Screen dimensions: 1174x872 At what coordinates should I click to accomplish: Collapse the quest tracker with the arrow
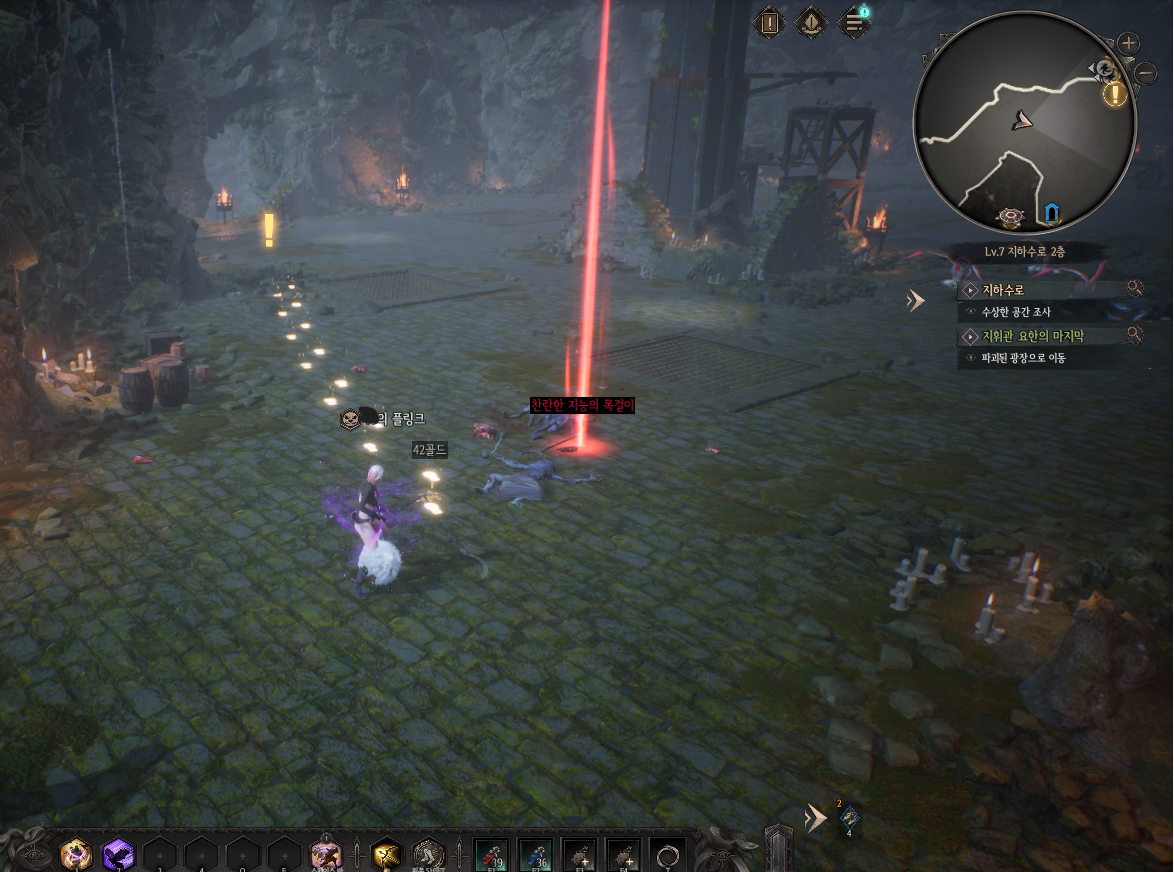click(915, 300)
